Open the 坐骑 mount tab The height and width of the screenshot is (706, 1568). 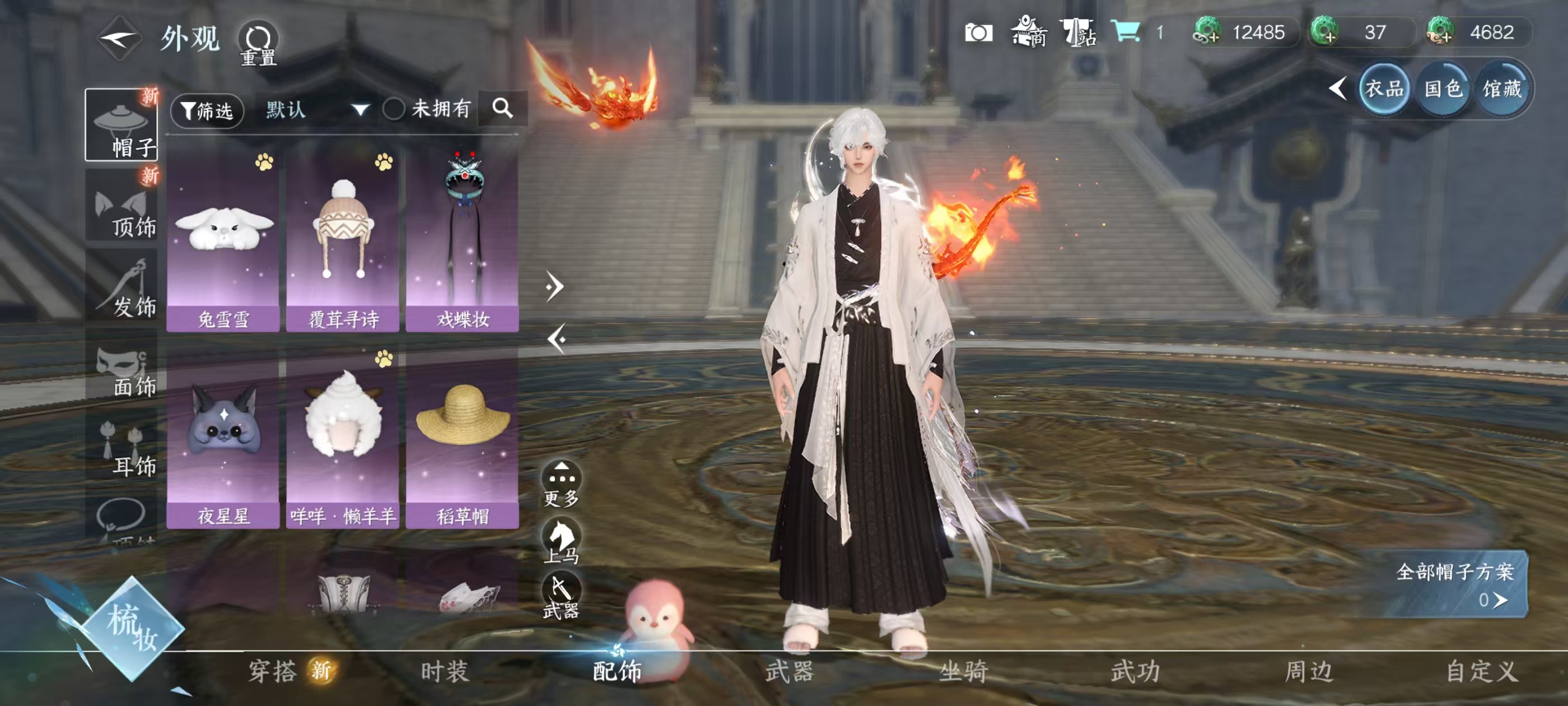[963, 671]
